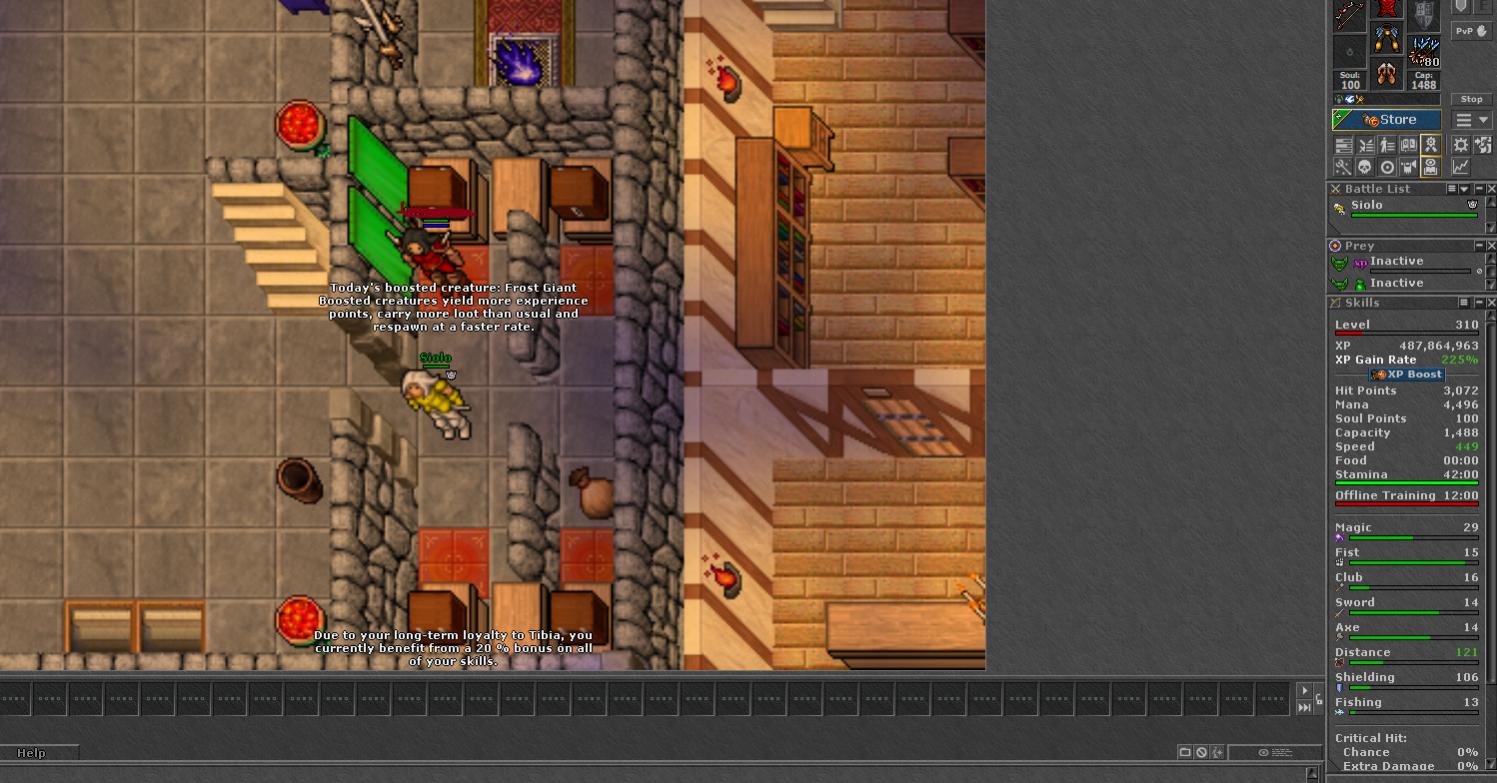Select the bow weapon slot
1497x783 pixels.
1350,15
